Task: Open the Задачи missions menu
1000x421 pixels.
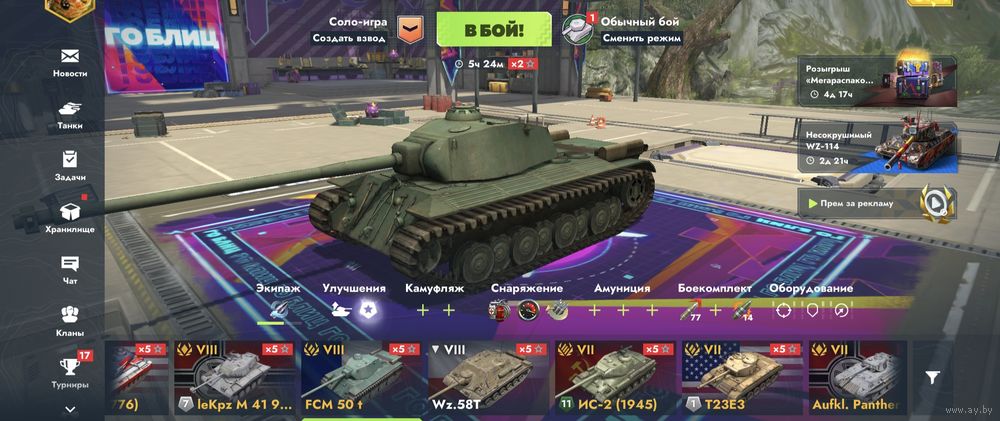Action: coord(70,165)
